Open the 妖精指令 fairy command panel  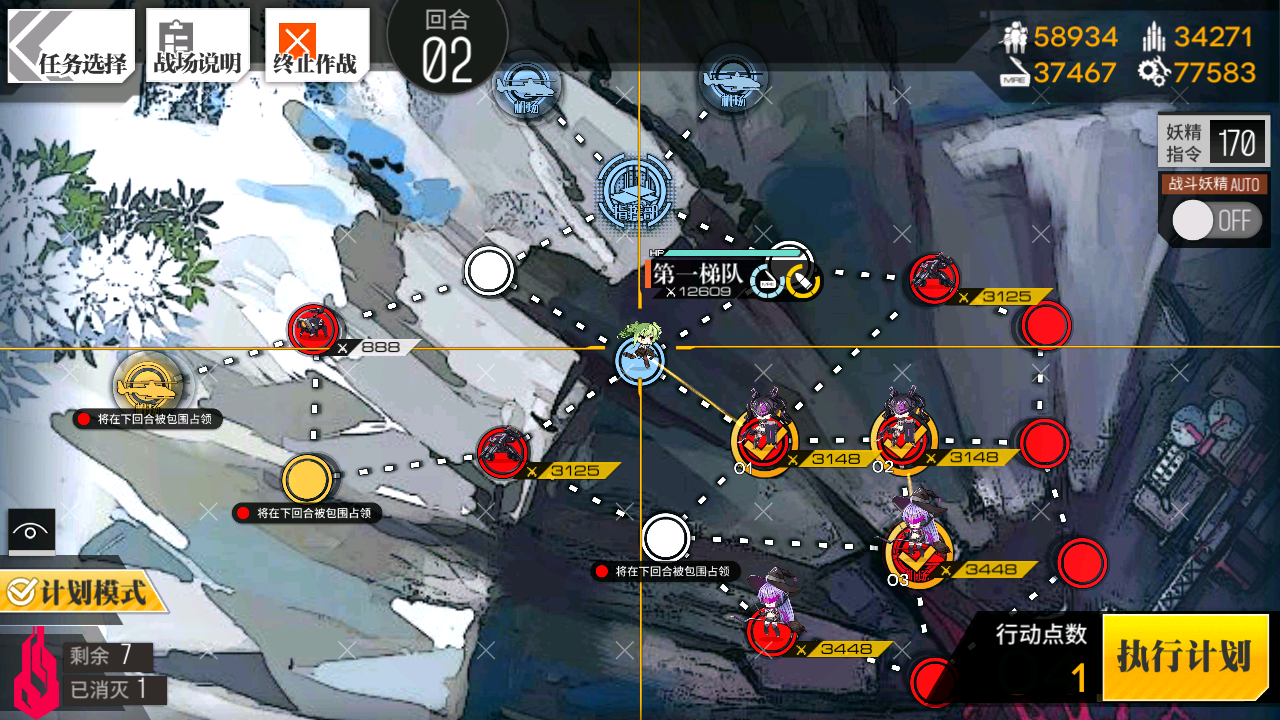[x=1213, y=142]
